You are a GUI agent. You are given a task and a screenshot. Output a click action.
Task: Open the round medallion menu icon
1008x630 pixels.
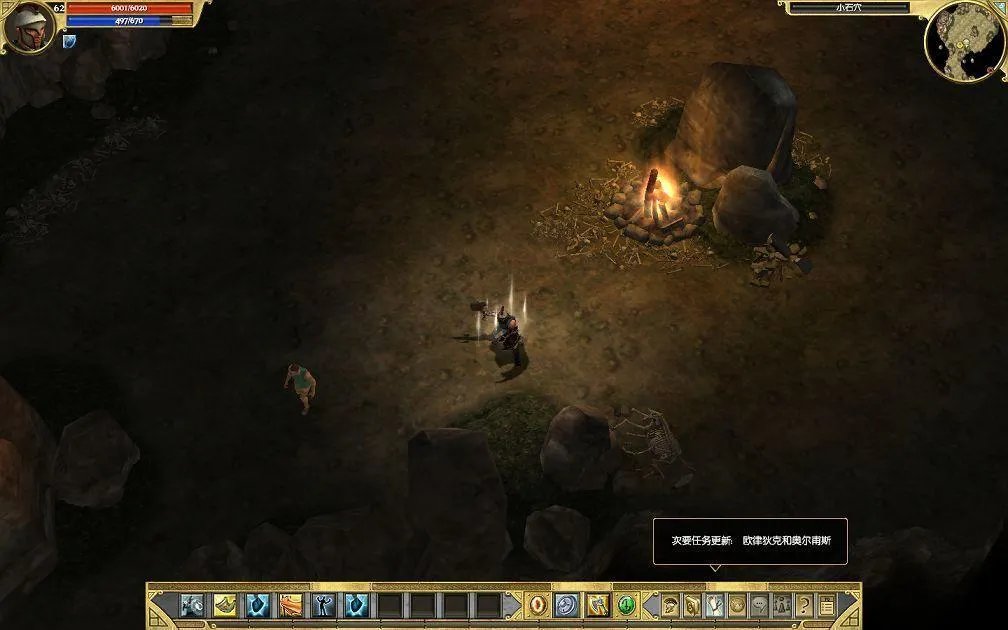click(x=737, y=605)
